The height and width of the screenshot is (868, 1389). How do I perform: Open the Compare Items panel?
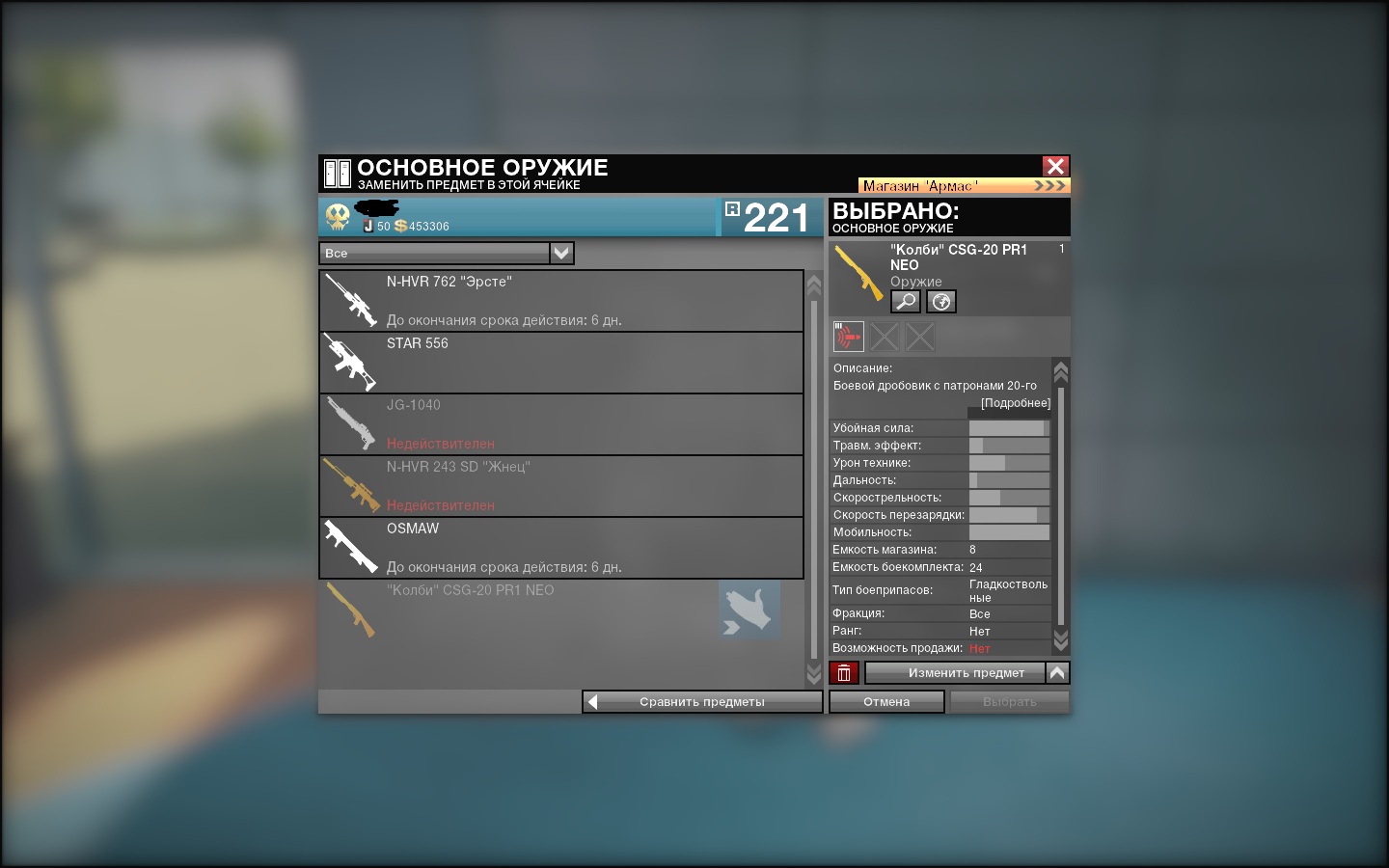702,702
